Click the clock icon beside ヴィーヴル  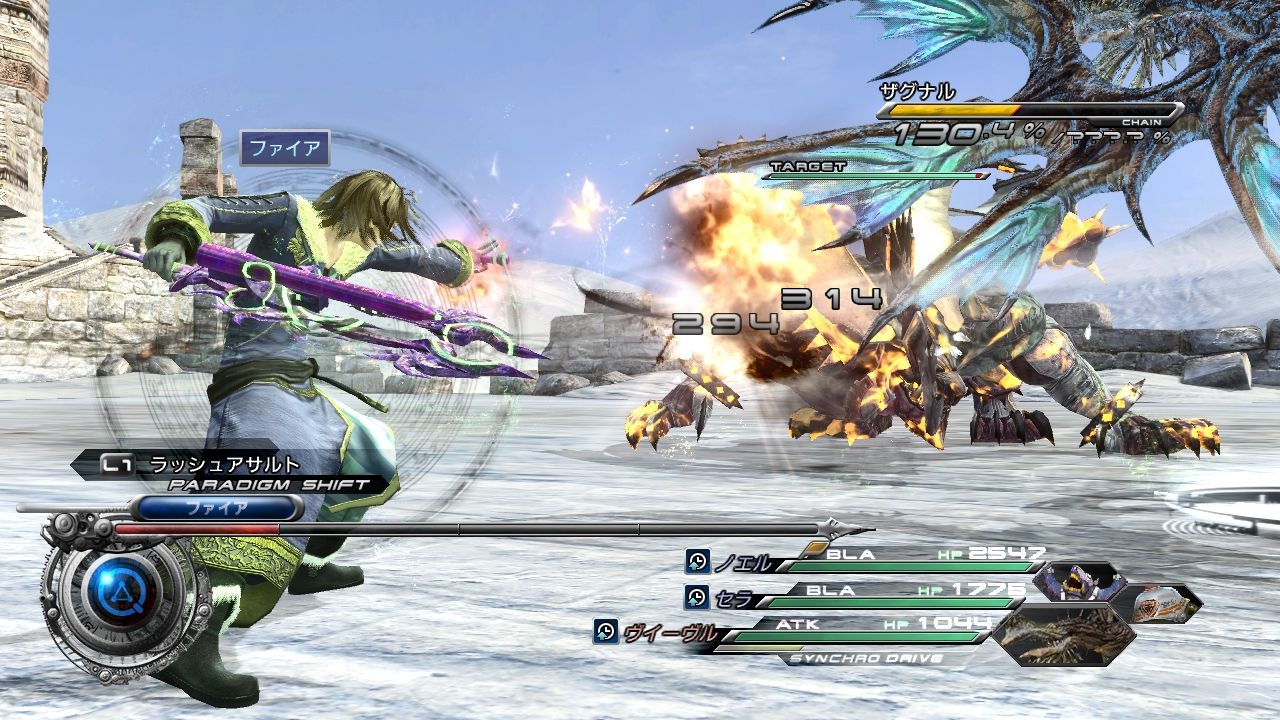click(x=605, y=631)
